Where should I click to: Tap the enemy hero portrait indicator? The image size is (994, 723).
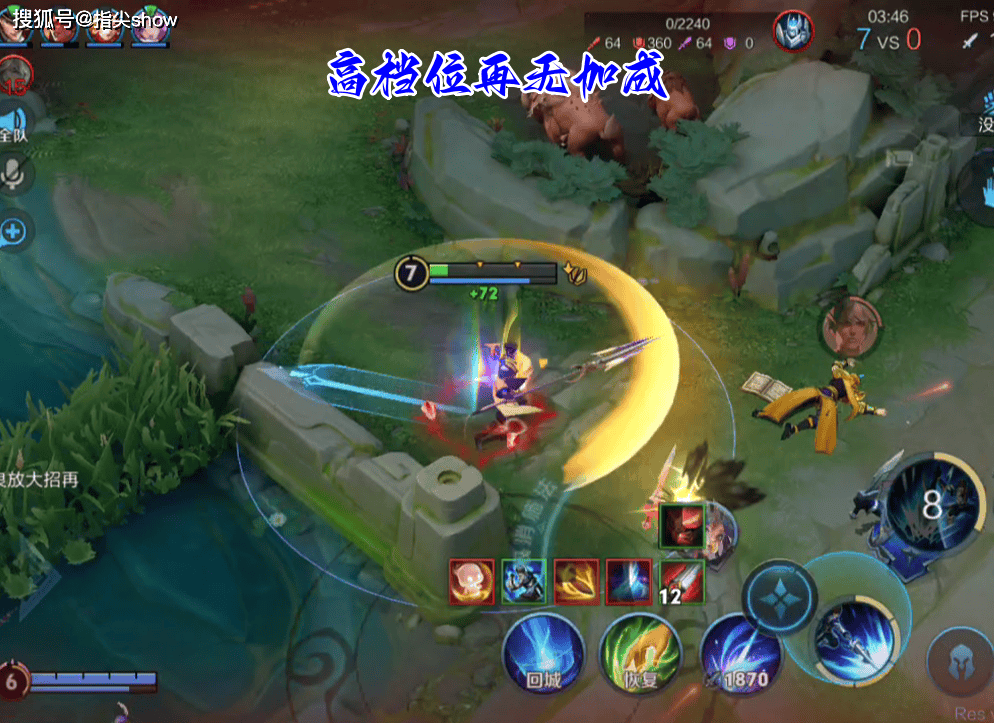(843, 327)
